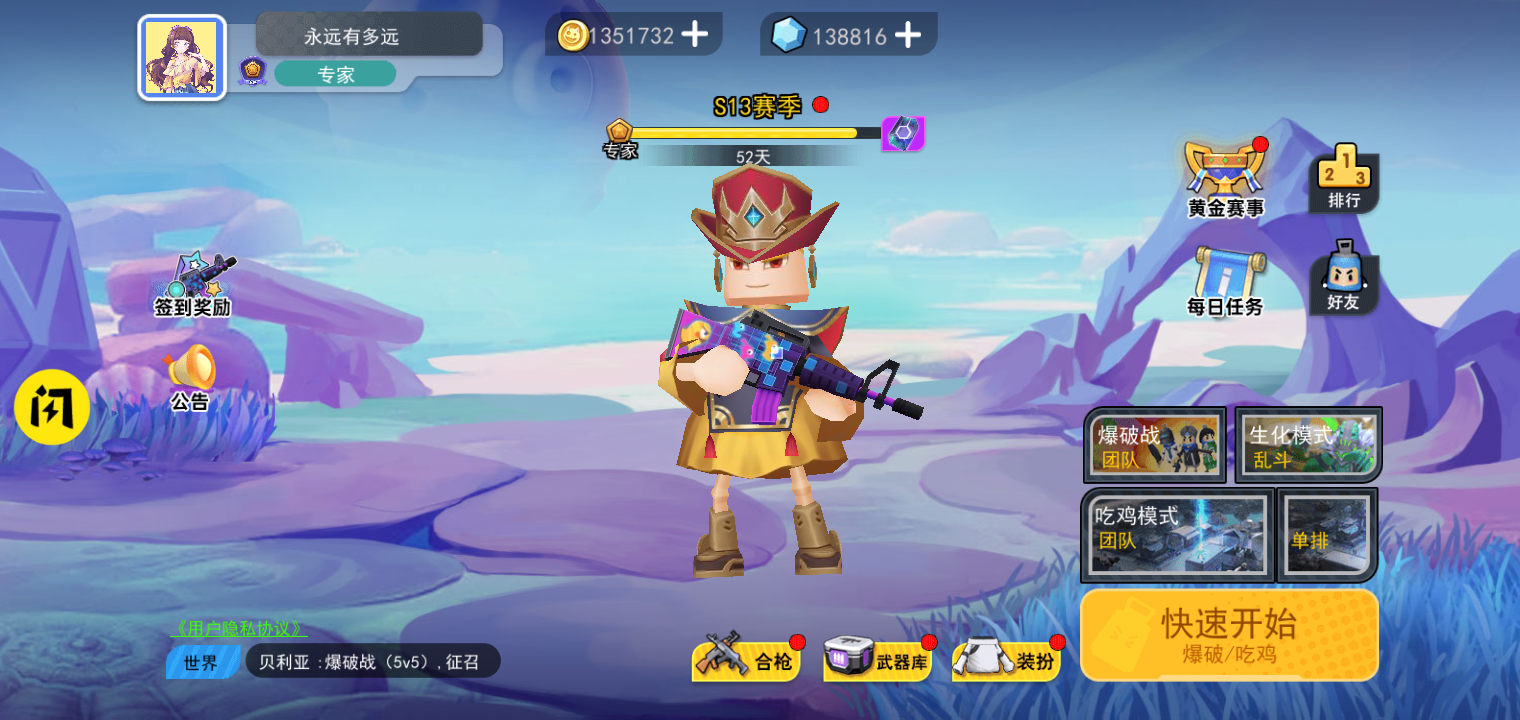Open 每日任务 daily missions
The image size is (1520, 720).
coord(1225,280)
